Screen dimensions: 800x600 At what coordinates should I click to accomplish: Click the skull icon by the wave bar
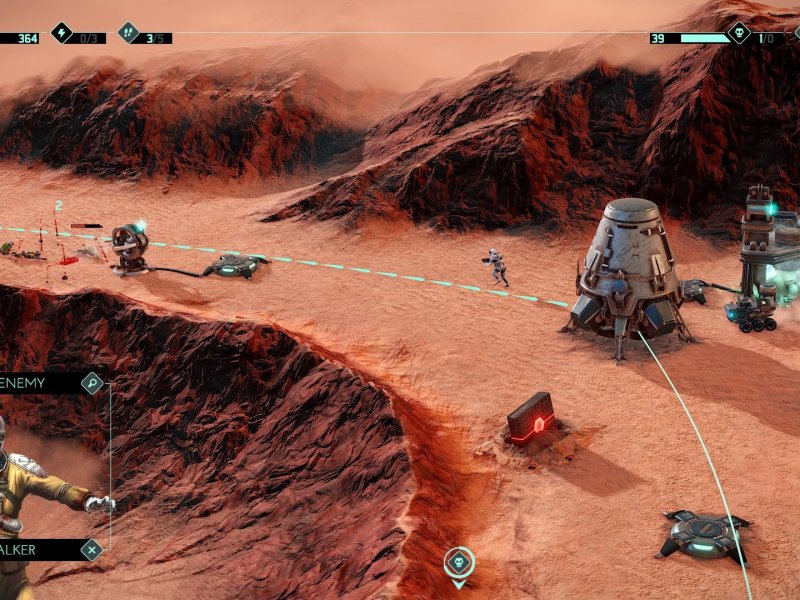click(x=738, y=33)
